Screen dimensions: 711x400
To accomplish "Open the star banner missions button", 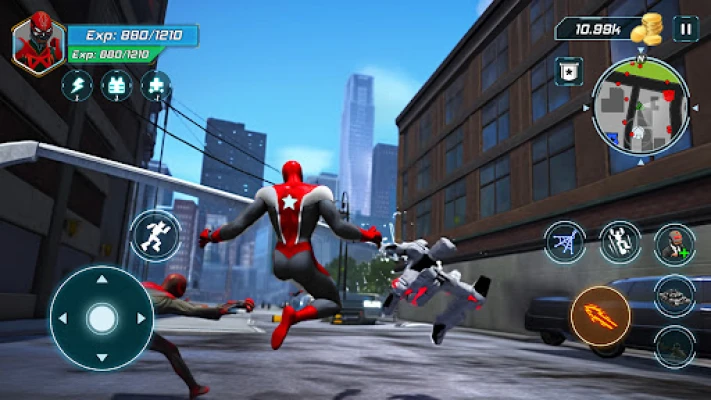I will click(569, 72).
